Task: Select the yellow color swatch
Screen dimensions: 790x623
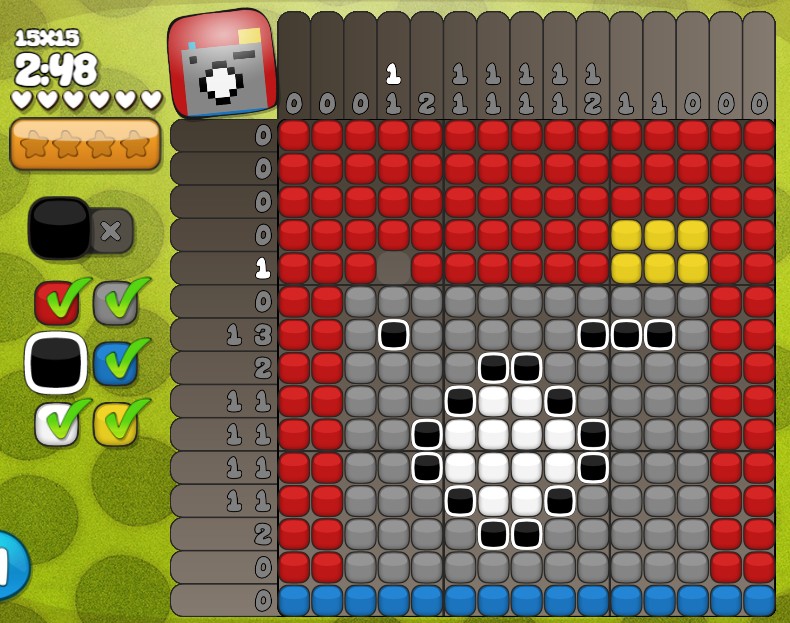Action: (115, 423)
